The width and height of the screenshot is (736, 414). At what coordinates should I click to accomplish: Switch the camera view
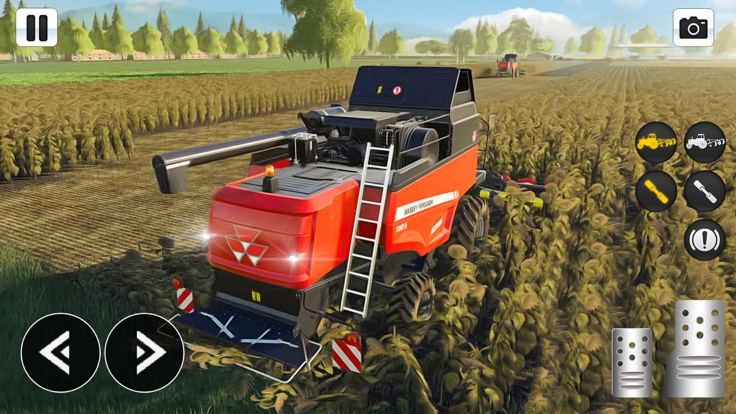click(x=693, y=27)
